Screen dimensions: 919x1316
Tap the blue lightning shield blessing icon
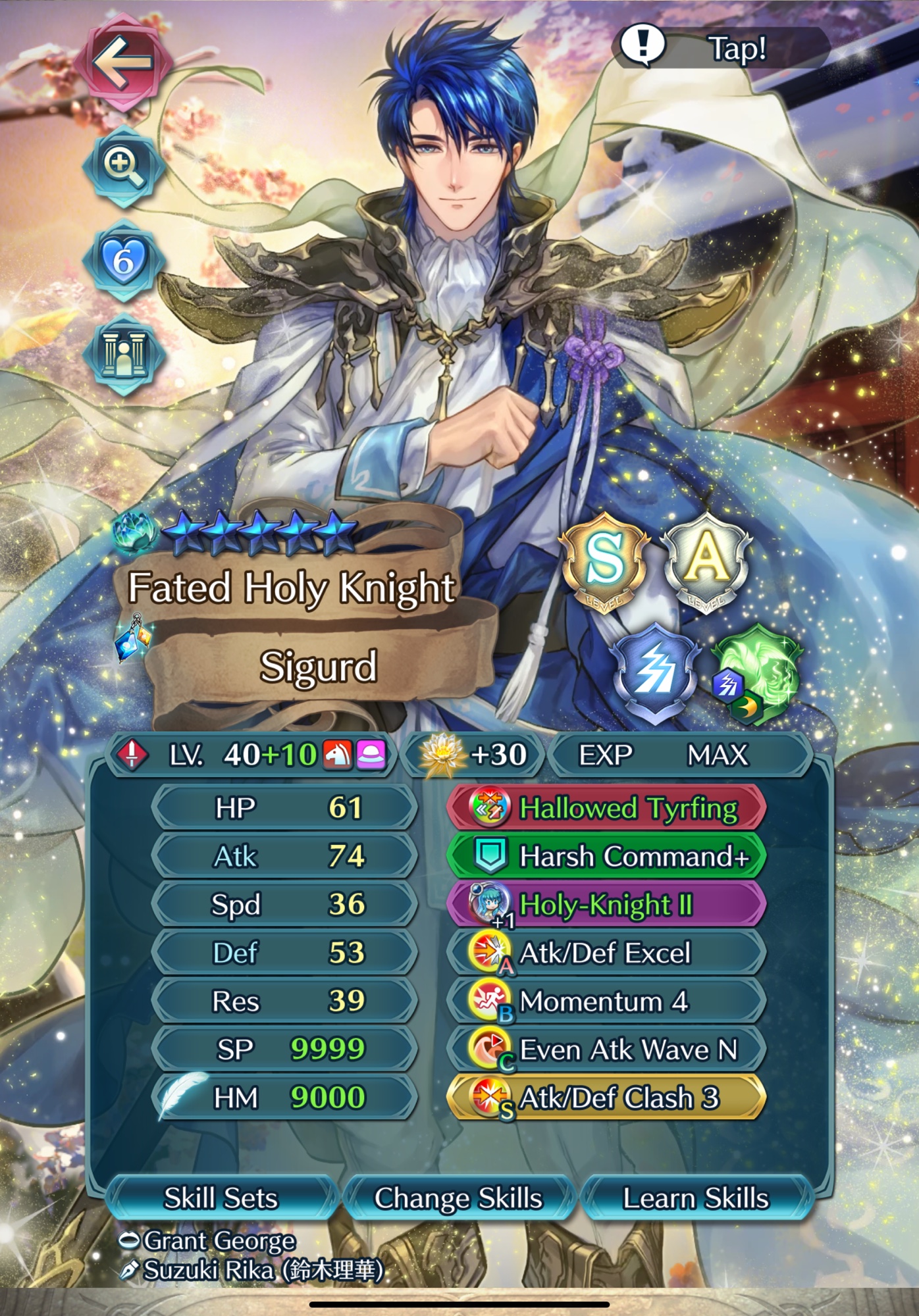pos(654,672)
